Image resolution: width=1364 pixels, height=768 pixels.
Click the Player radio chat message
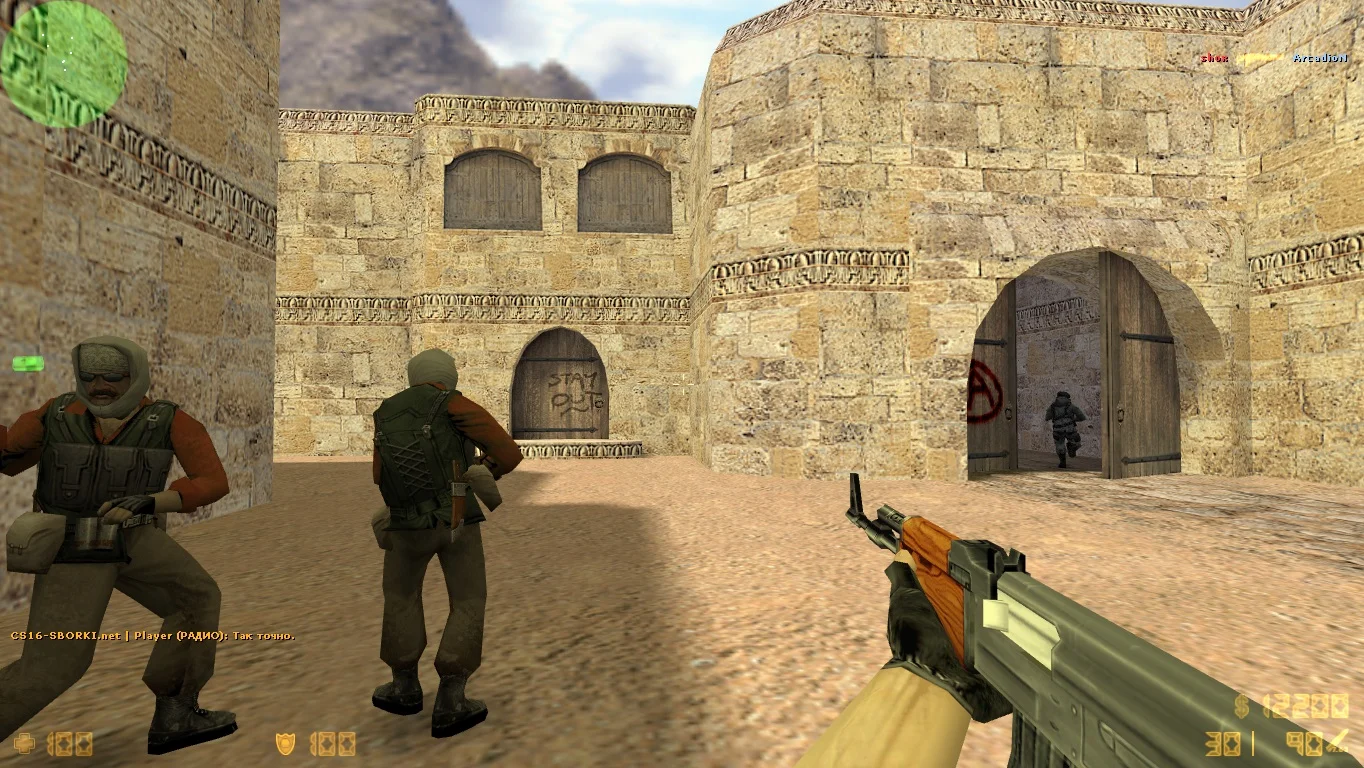pyautogui.click(x=153, y=636)
